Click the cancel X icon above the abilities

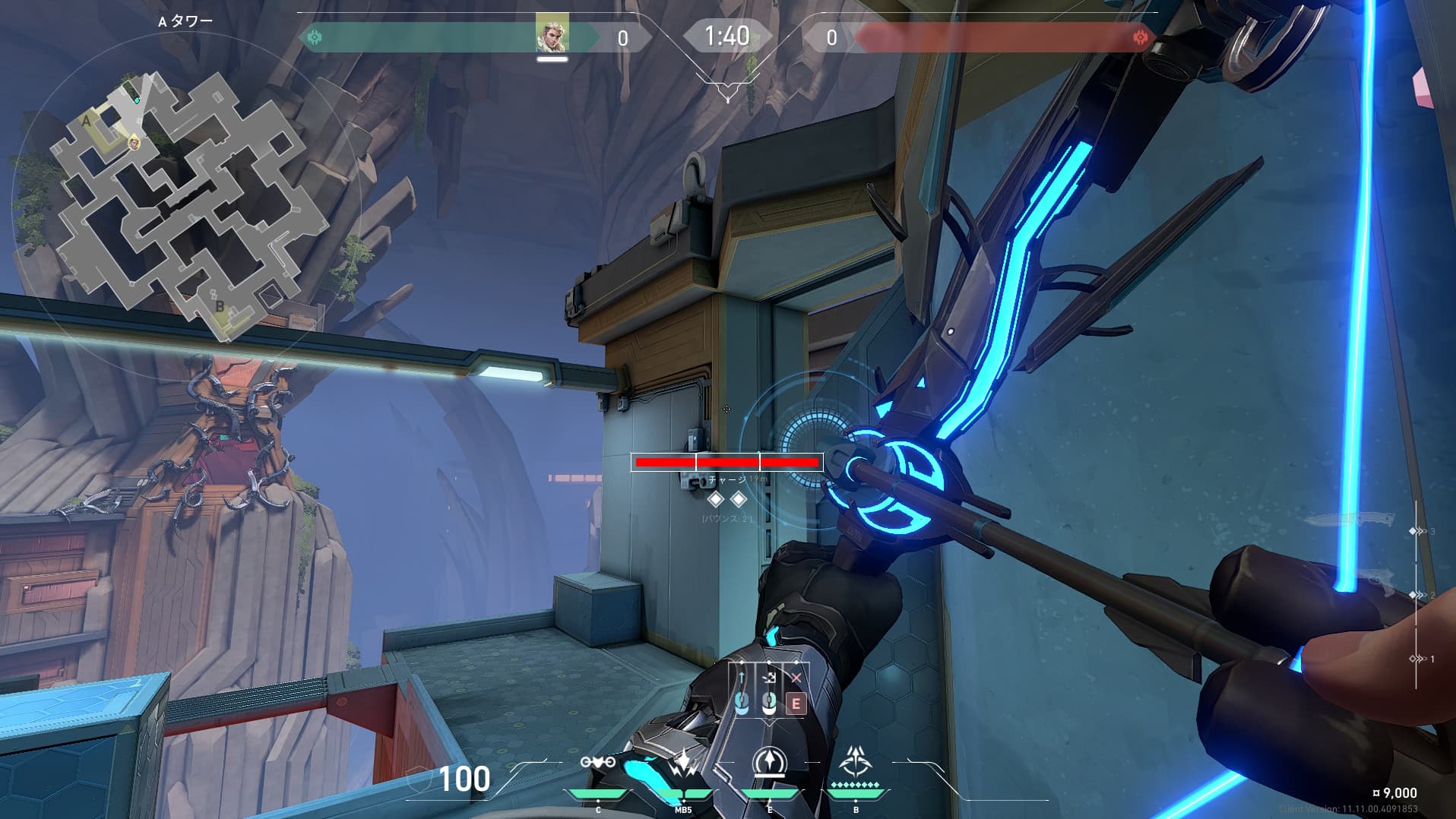(x=796, y=678)
